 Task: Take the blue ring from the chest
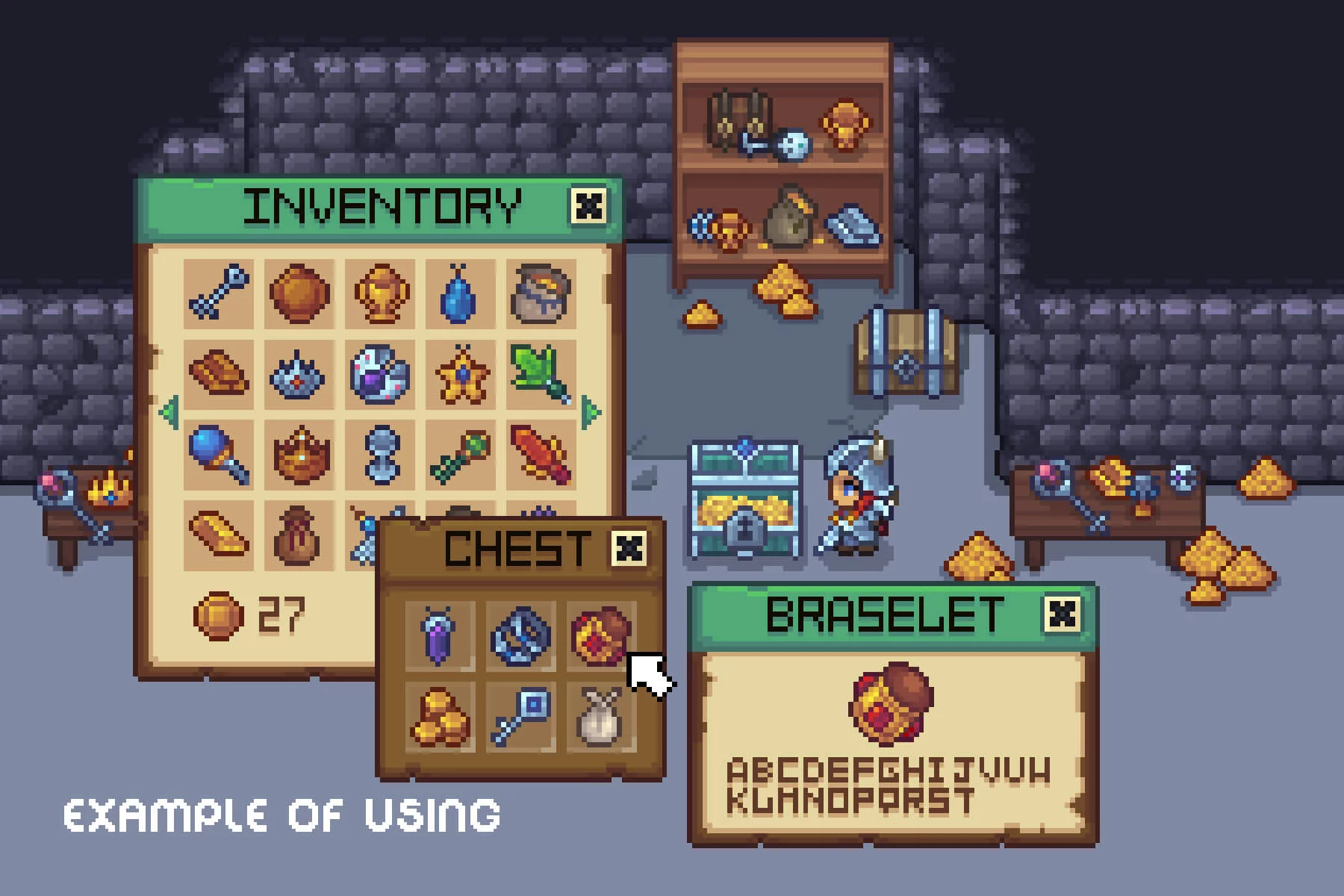[x=520, y=635]
